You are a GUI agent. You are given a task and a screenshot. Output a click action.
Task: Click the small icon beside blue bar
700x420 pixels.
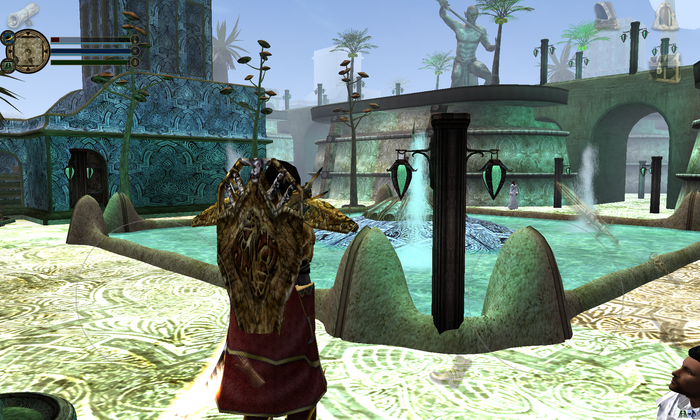tap(135, 51)
